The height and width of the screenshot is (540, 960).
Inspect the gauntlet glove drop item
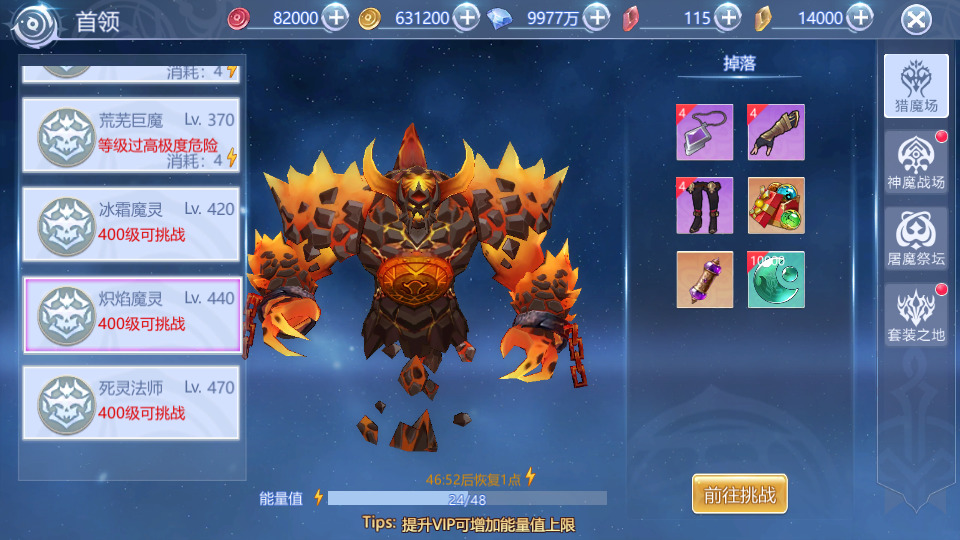click(777, 132)
